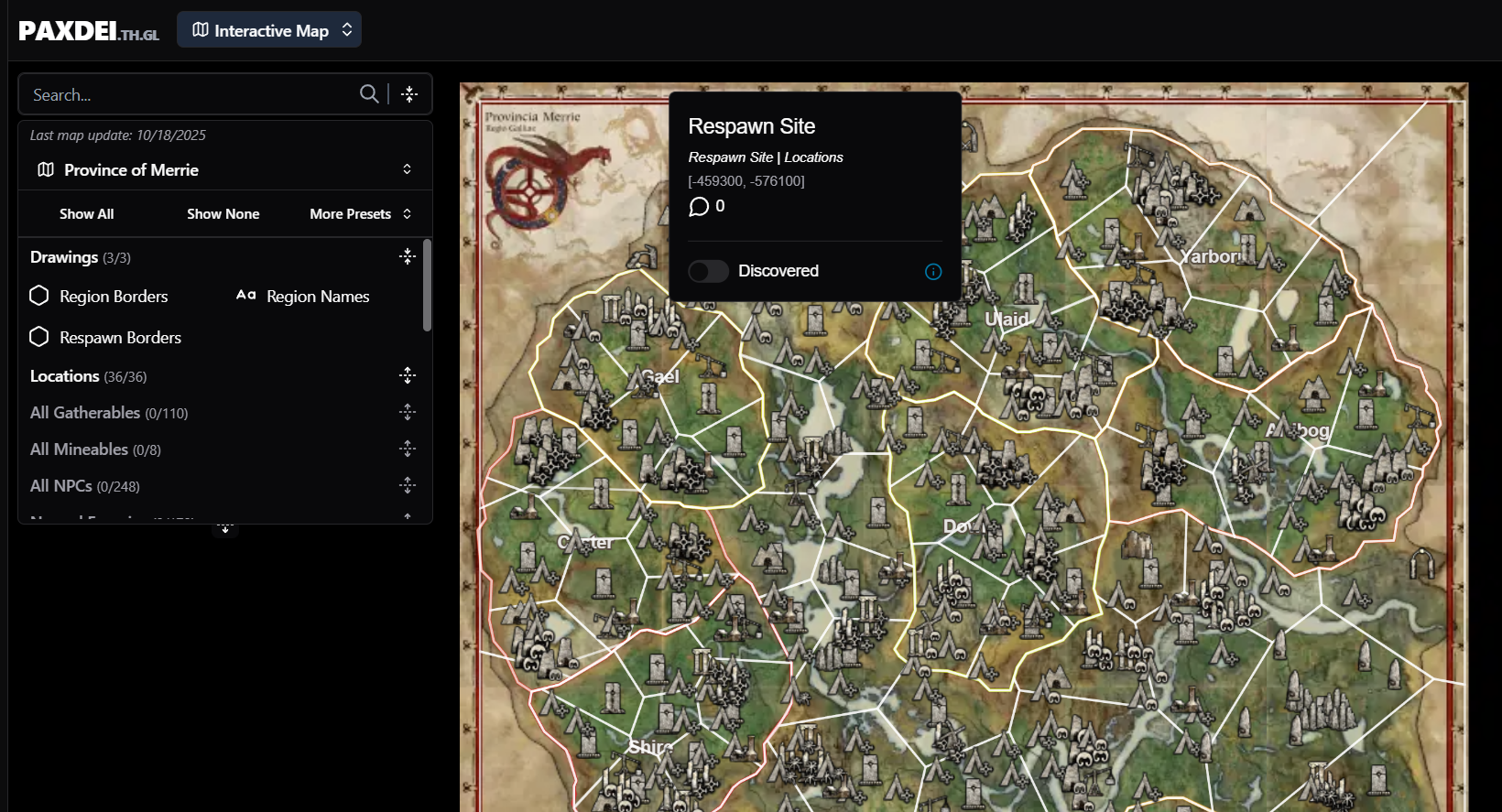Click the info icon beside Discovered

click(x=933, y=272)
